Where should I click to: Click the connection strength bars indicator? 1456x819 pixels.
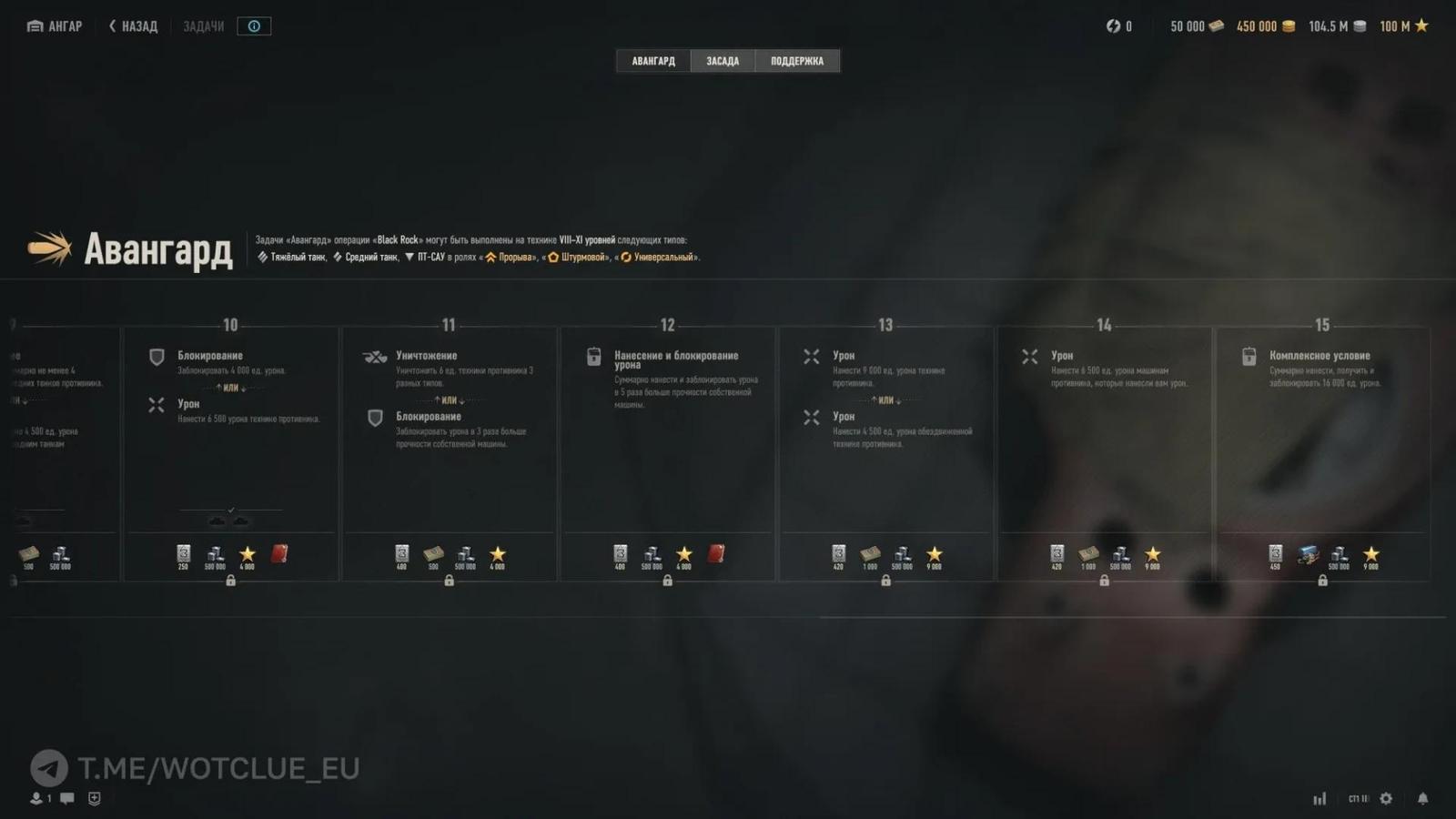[x=1320, y=798]
